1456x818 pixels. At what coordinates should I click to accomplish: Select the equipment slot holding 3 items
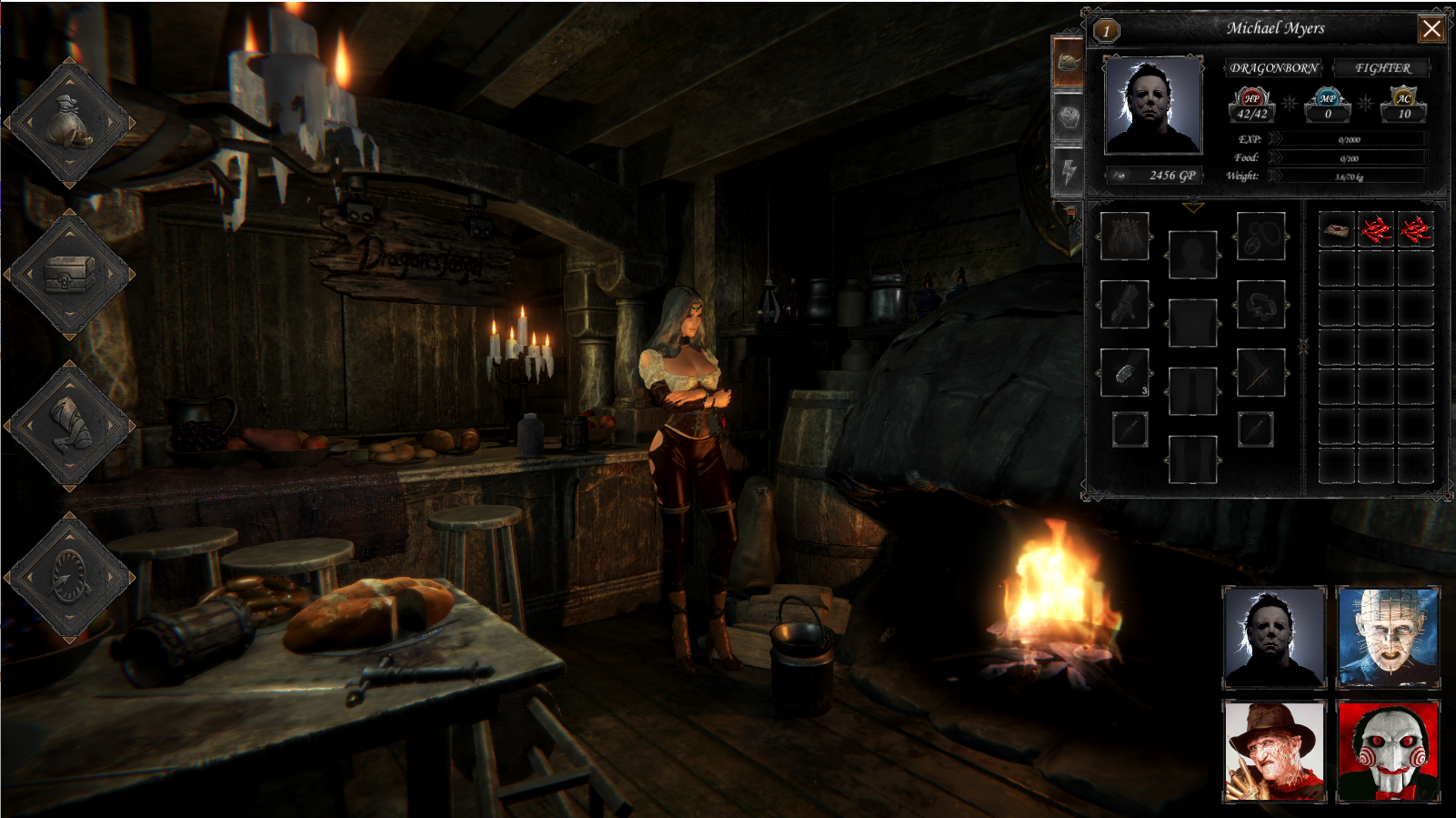1125,373
